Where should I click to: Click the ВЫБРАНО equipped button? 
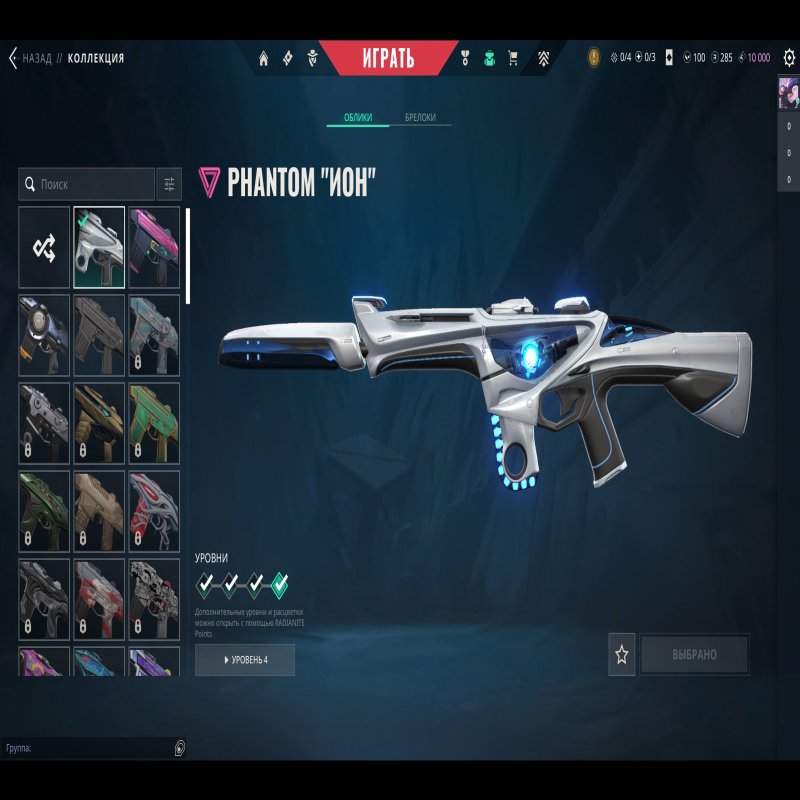[x=695, y=655]
